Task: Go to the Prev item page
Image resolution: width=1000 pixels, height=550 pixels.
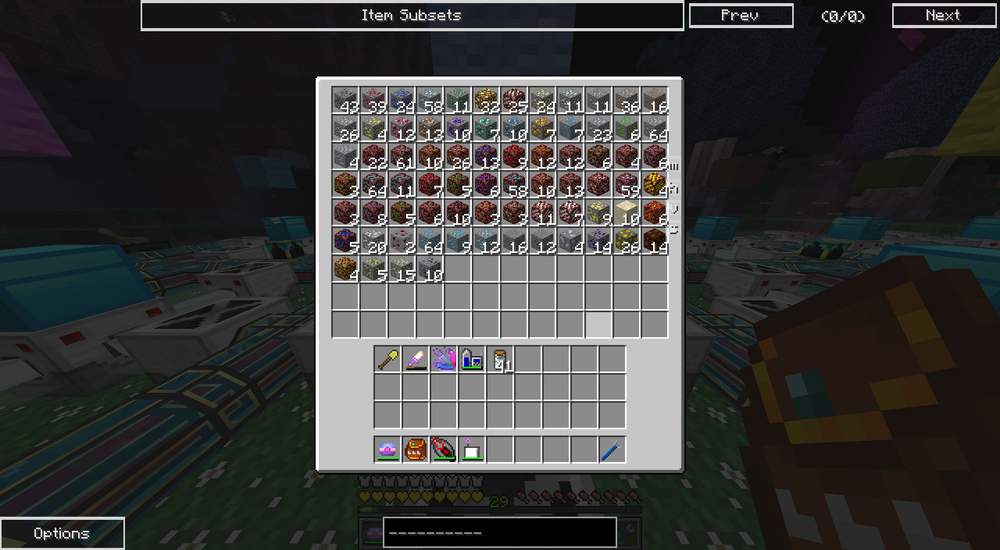Action: 740,15
